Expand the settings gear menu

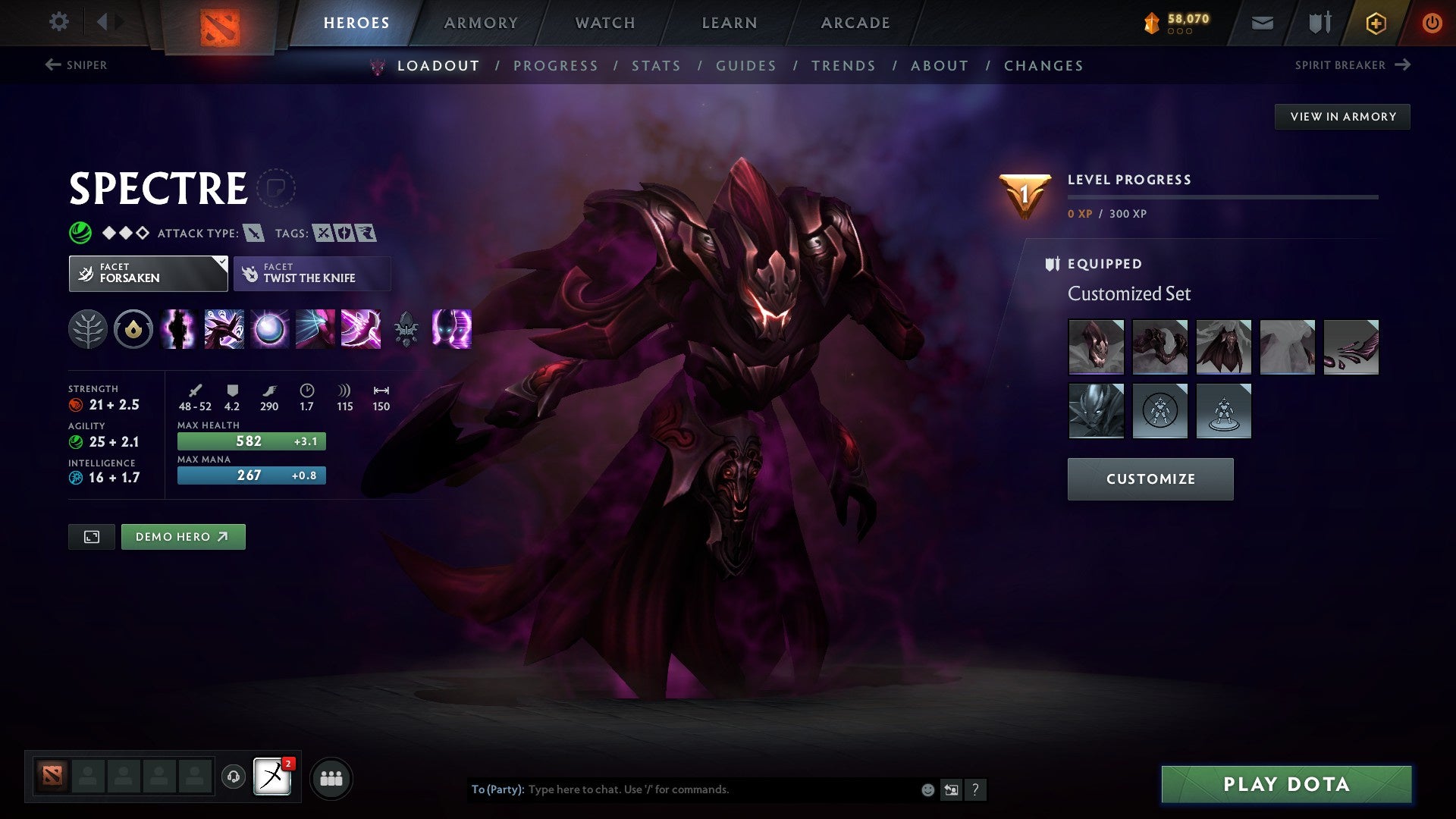(58, 22)
